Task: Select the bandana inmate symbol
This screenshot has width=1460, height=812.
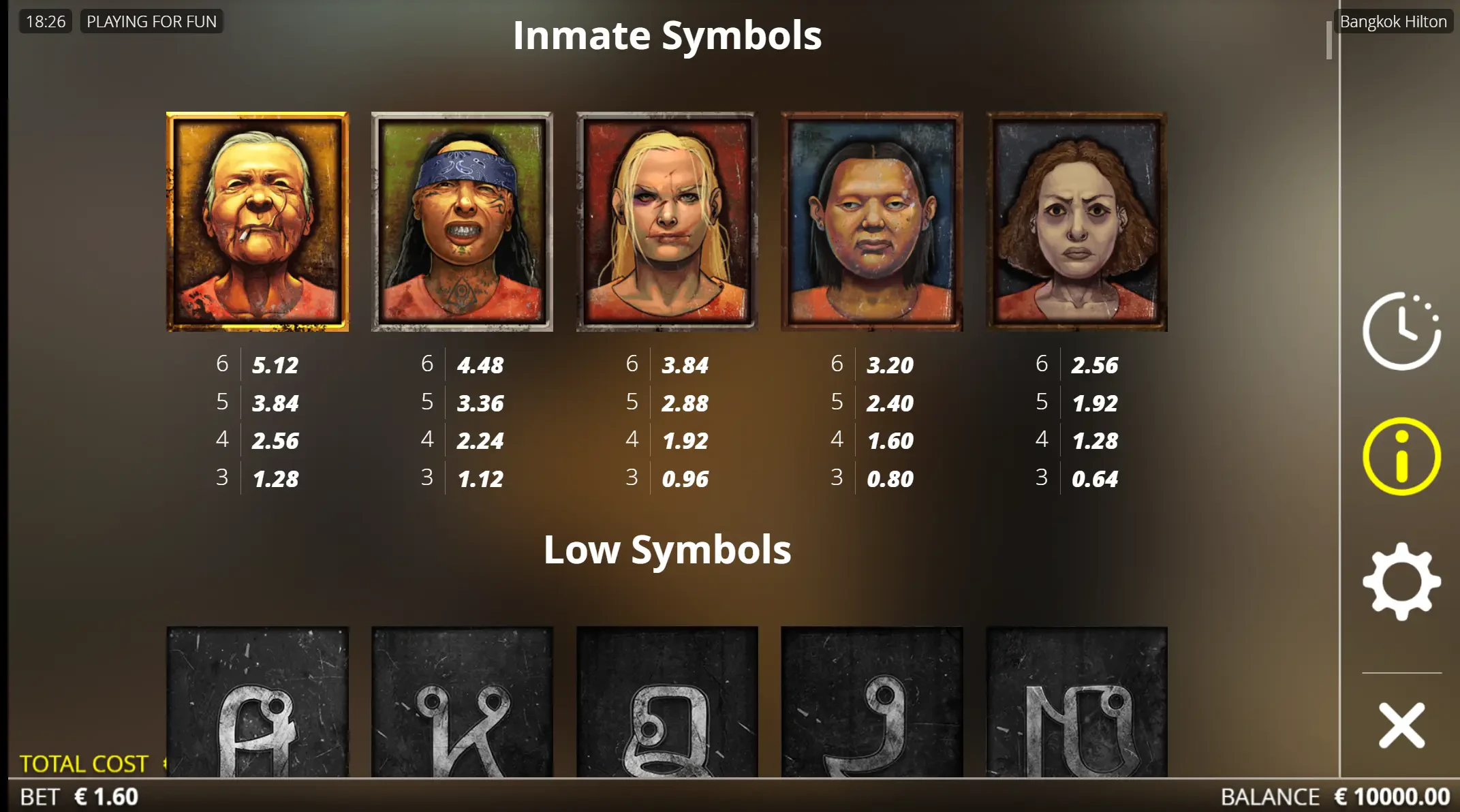Action: 462,219
